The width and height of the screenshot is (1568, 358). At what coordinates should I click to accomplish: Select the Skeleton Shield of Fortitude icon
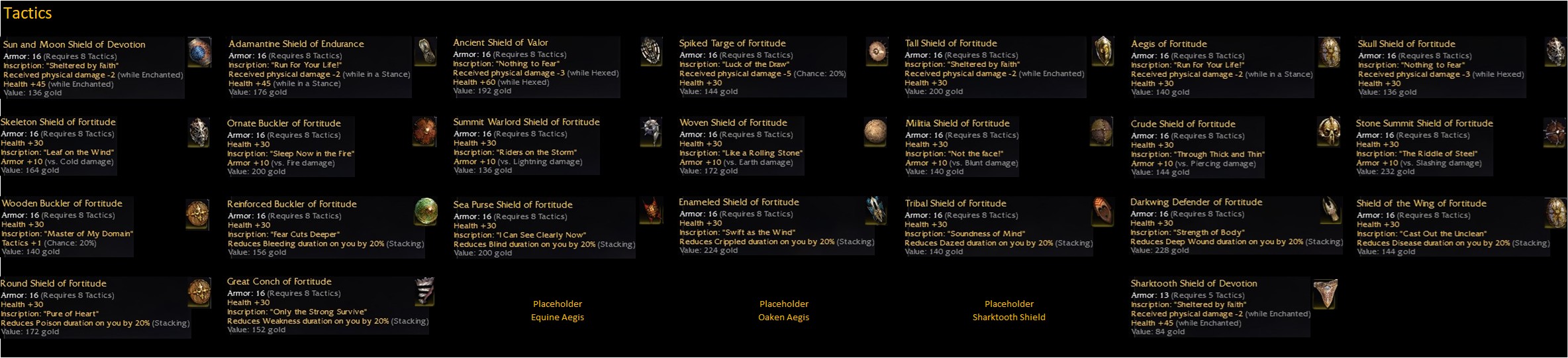pos(199,133)
